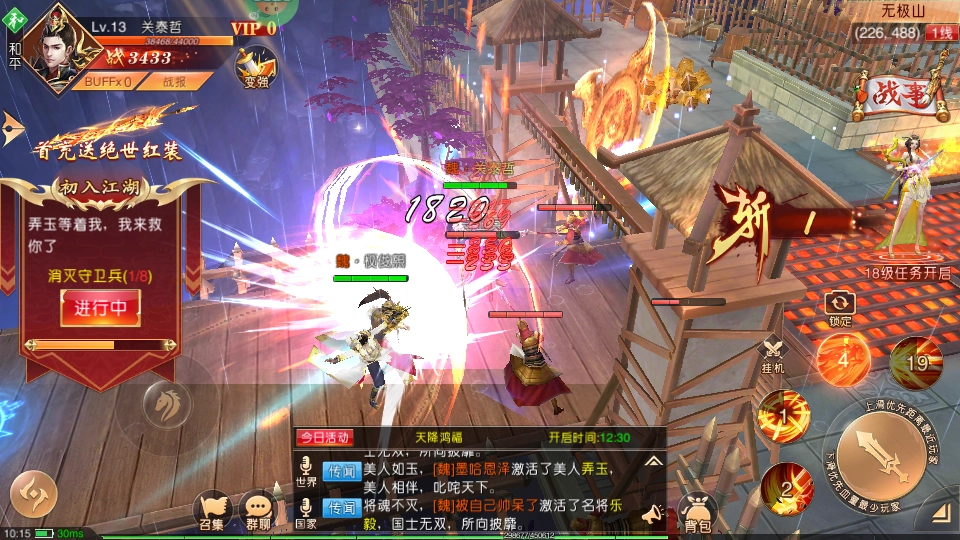The image size is (960, 540).
Task: Expand the chat box with up arrow
Action: point(653,461)
